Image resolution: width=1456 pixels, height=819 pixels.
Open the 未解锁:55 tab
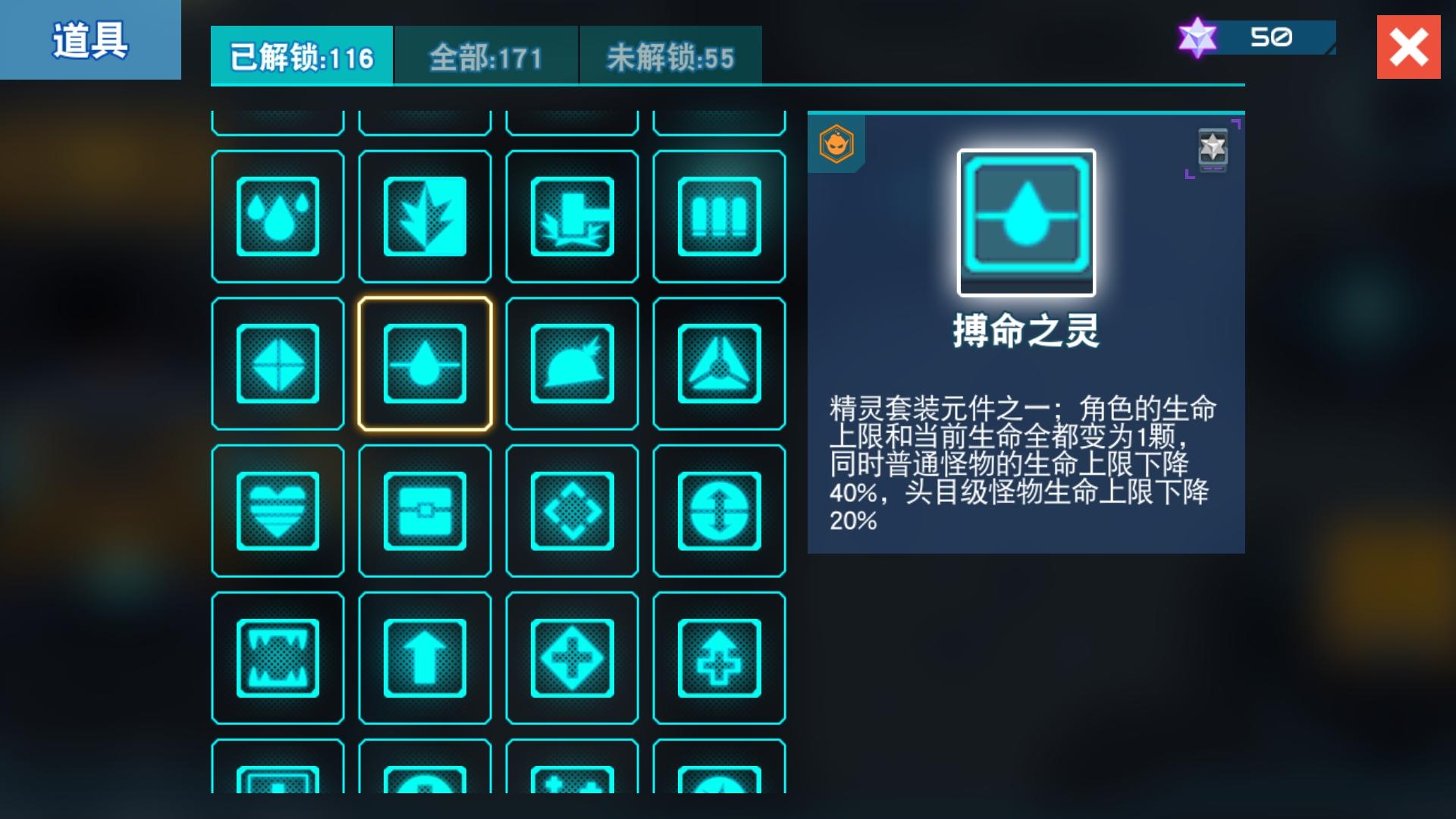click(x=669, y=53)
